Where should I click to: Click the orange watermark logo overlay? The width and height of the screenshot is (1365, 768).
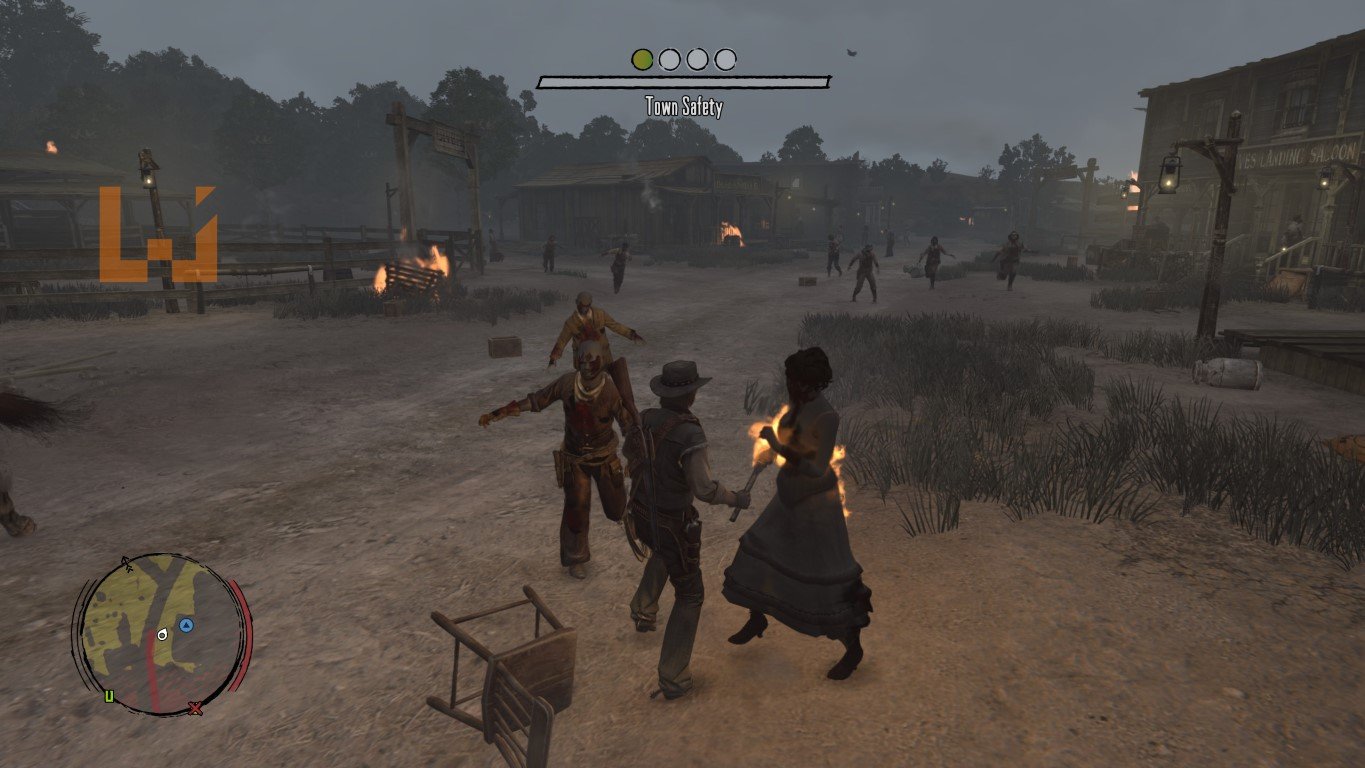(158, 234)
